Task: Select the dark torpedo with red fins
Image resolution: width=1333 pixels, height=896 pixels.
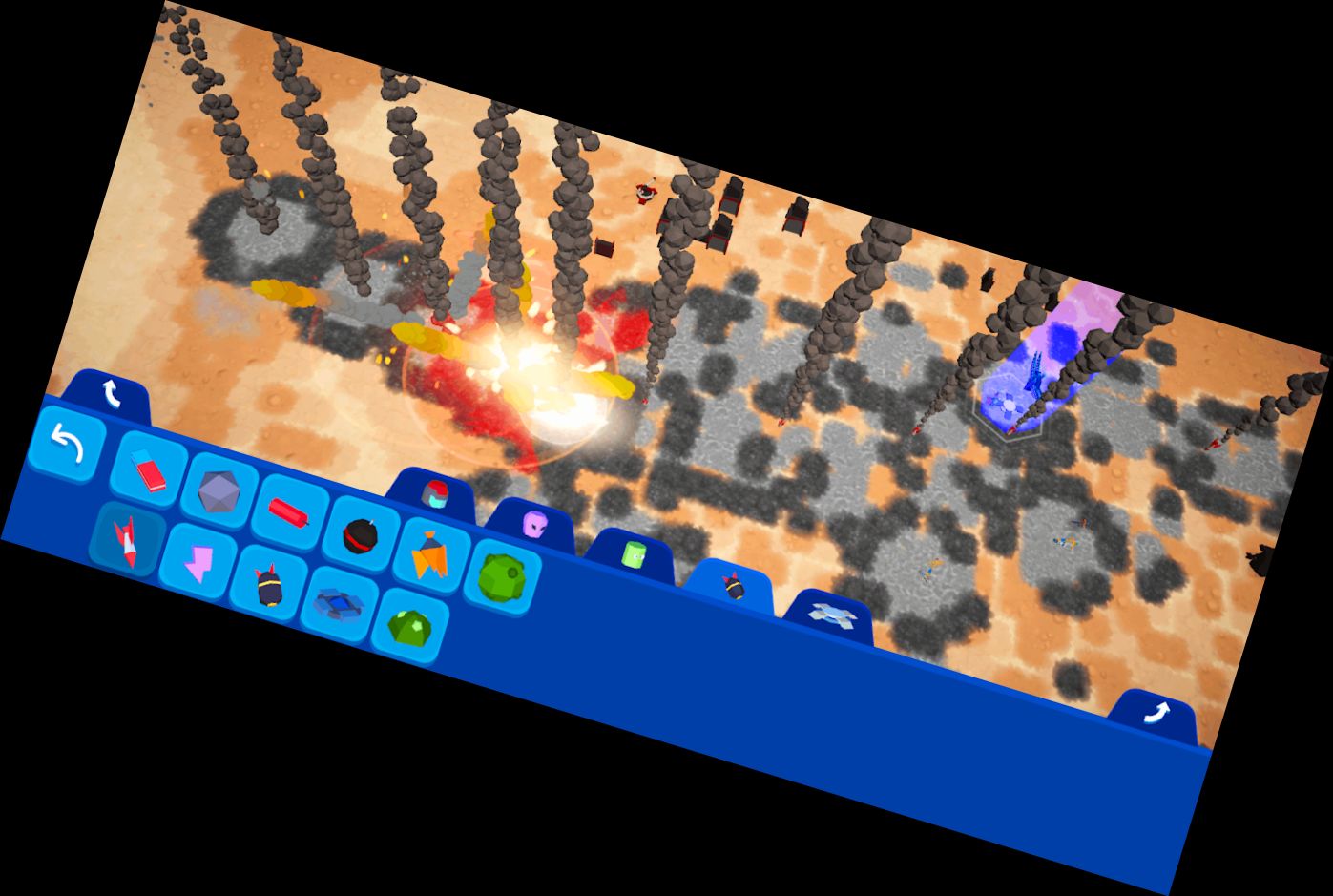Action: tap(269, 586)
